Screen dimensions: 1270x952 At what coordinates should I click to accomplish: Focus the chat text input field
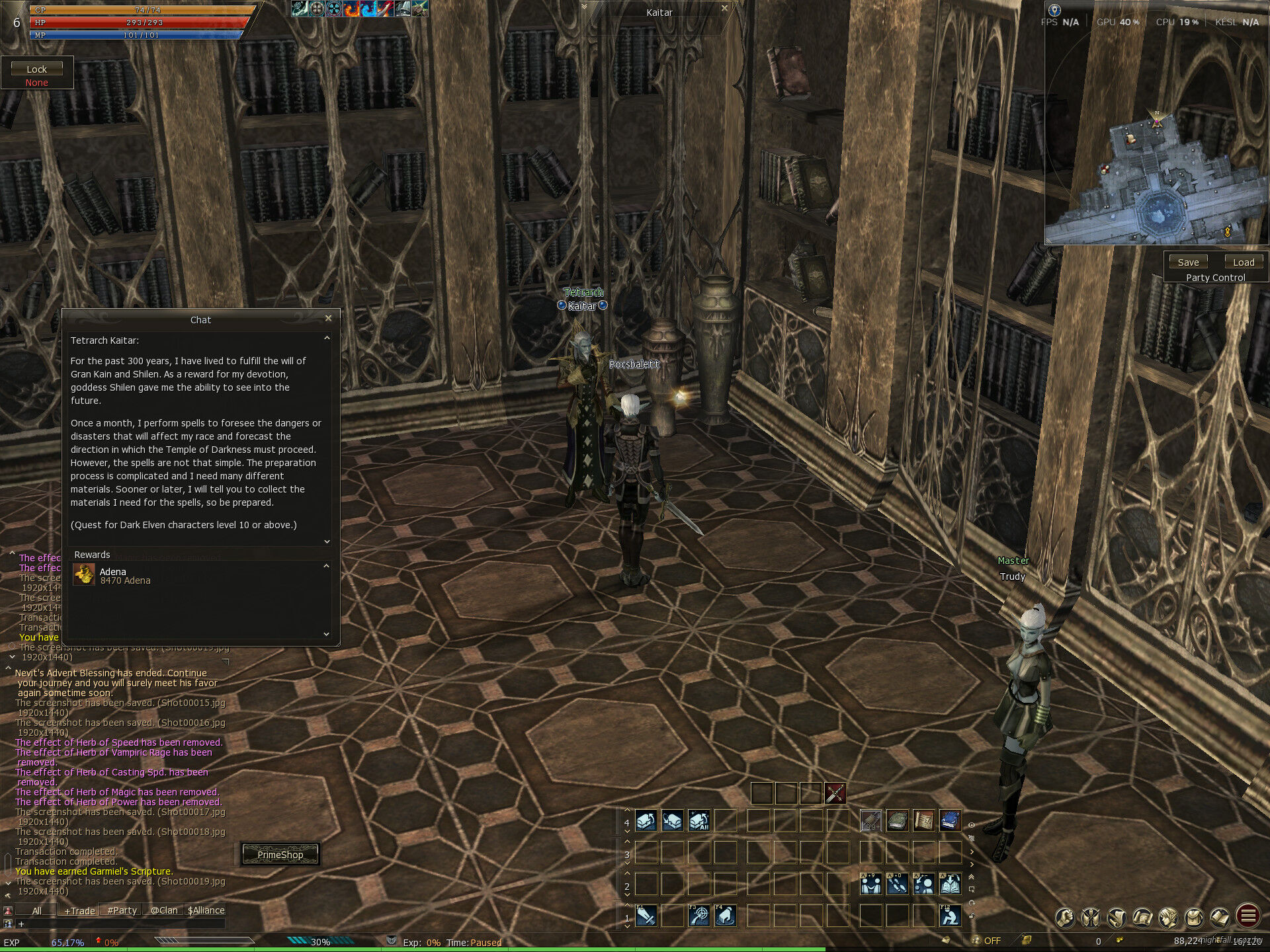click(x=119, y=924)
